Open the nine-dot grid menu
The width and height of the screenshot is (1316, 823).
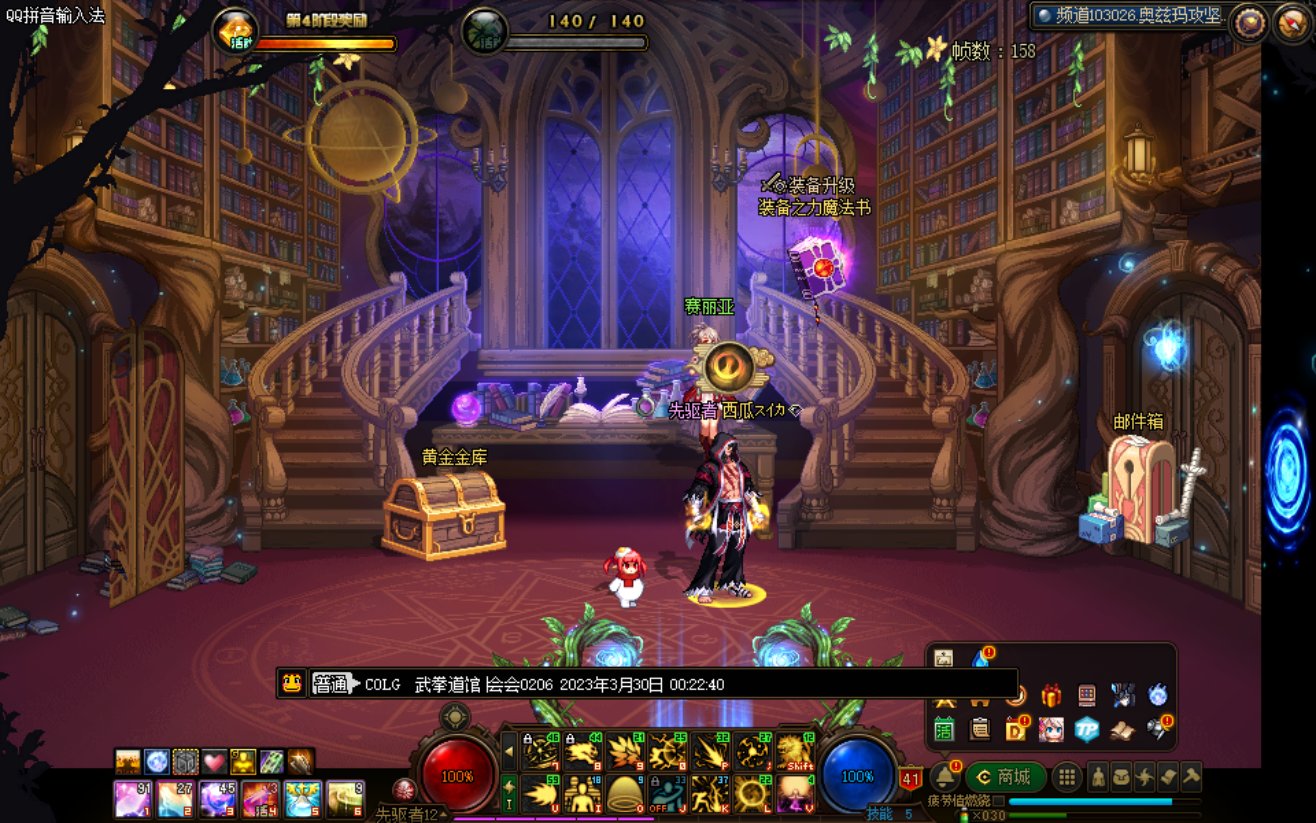click(1068, 777)
